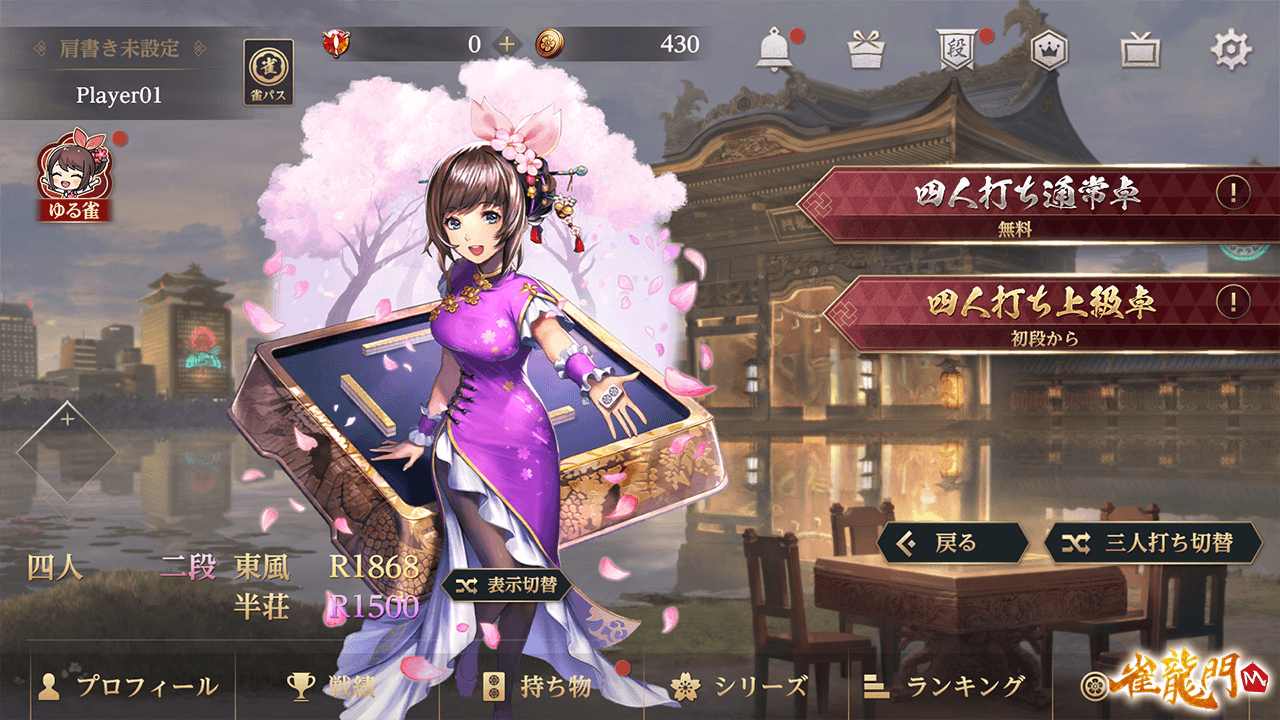The width and height of the screenshot is (1280, 720).
Task: Open the 段 rank badge icon
Action: pyautogui.click(x=956, y=49)
